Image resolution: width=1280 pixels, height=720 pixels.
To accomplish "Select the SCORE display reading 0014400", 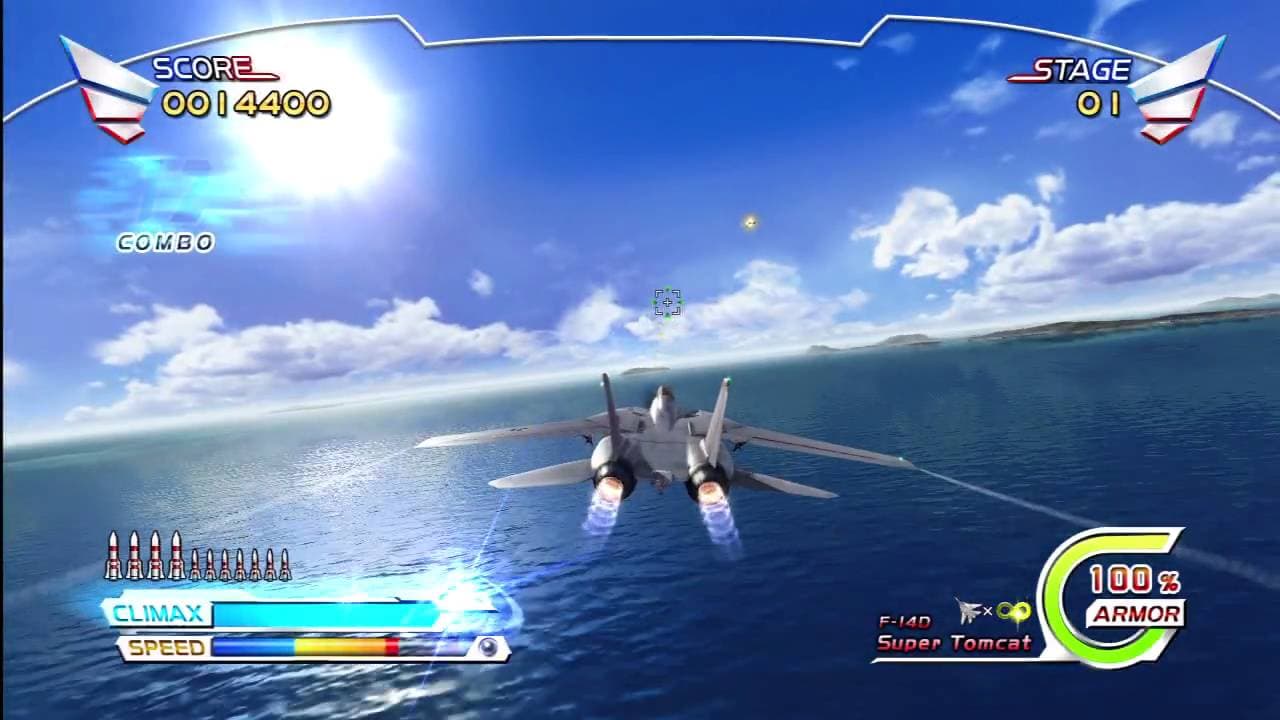I will pyautogui.click(x=249, y=101).
